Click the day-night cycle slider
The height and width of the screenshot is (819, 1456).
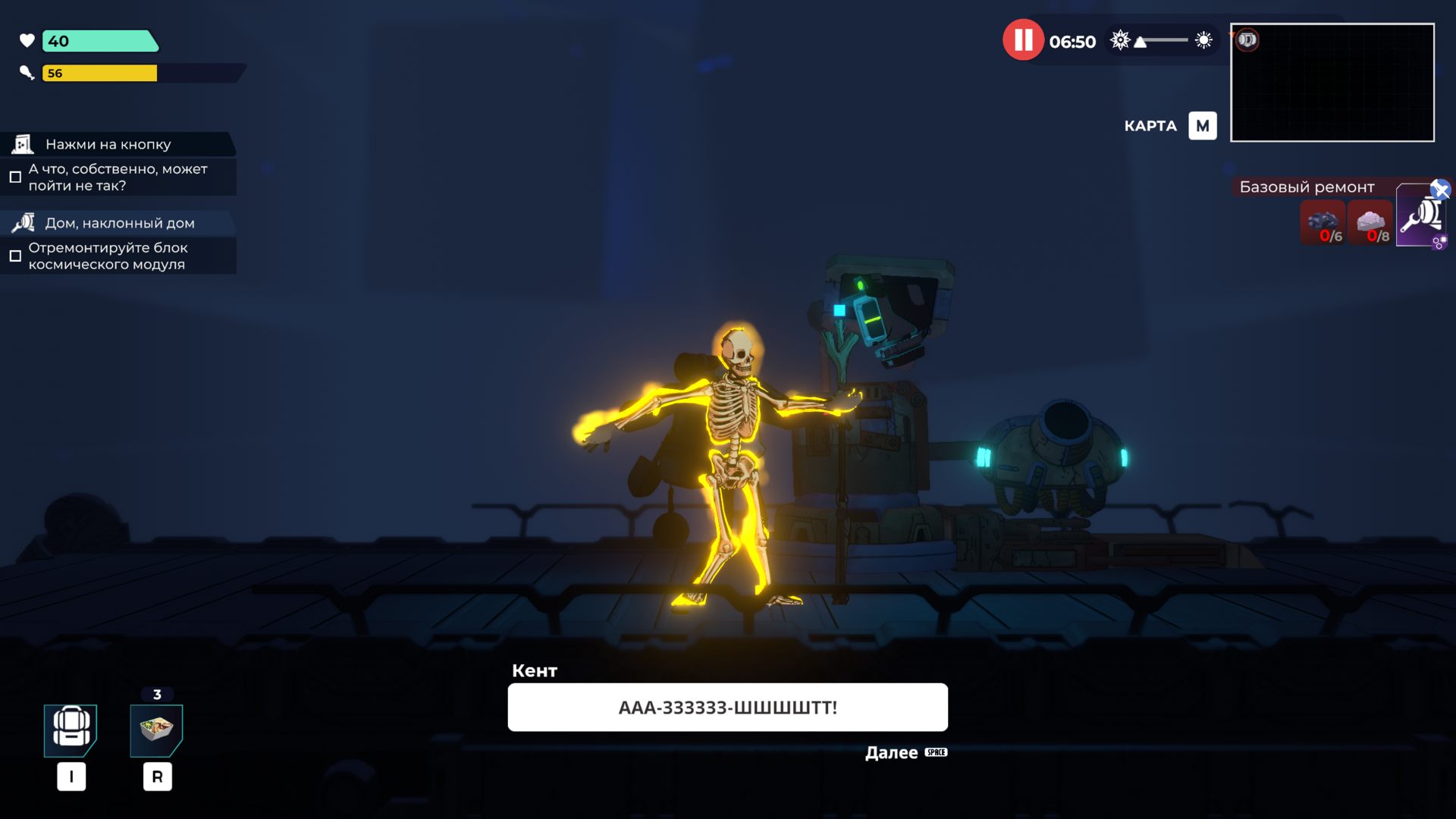point(1162,40)
